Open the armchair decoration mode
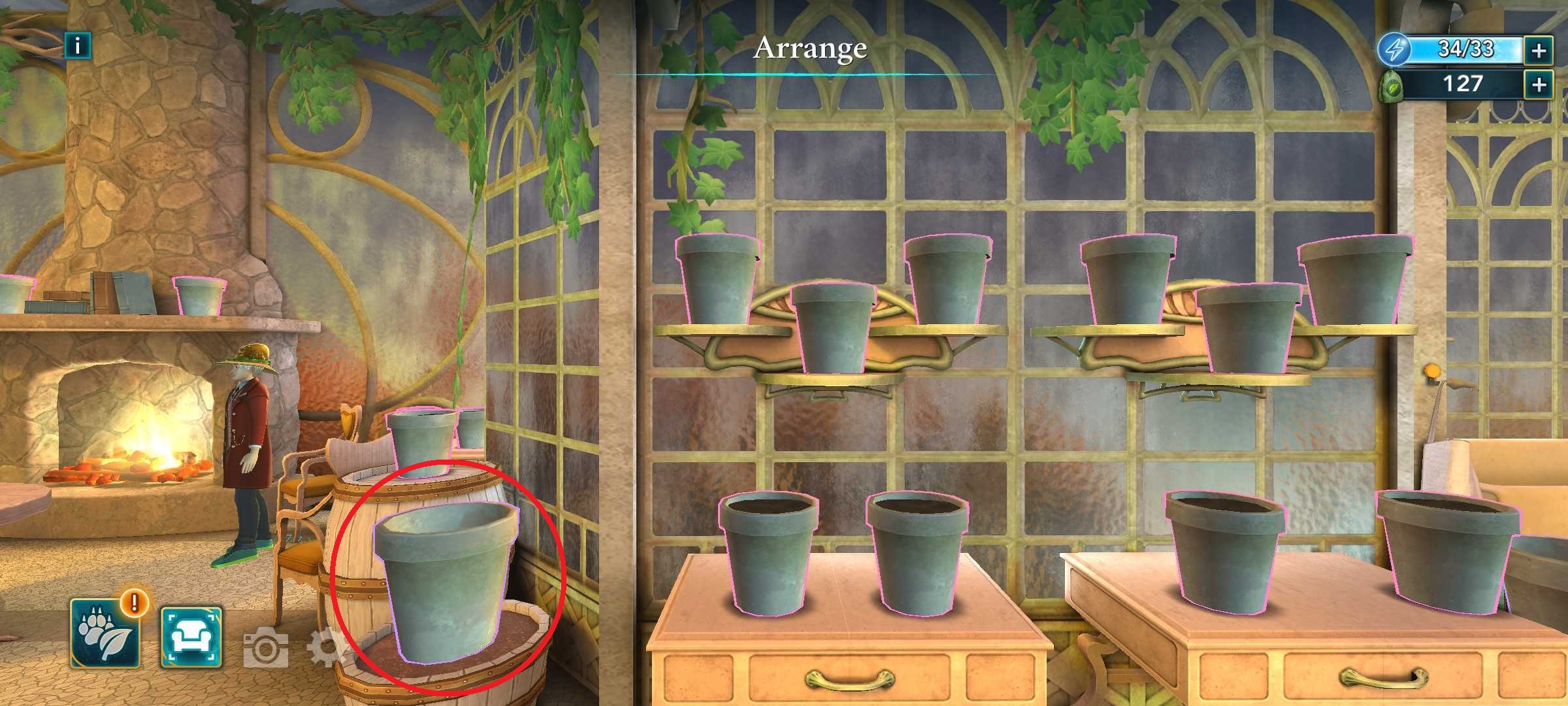The image size is (1568, 706). (x=191, y=637)
